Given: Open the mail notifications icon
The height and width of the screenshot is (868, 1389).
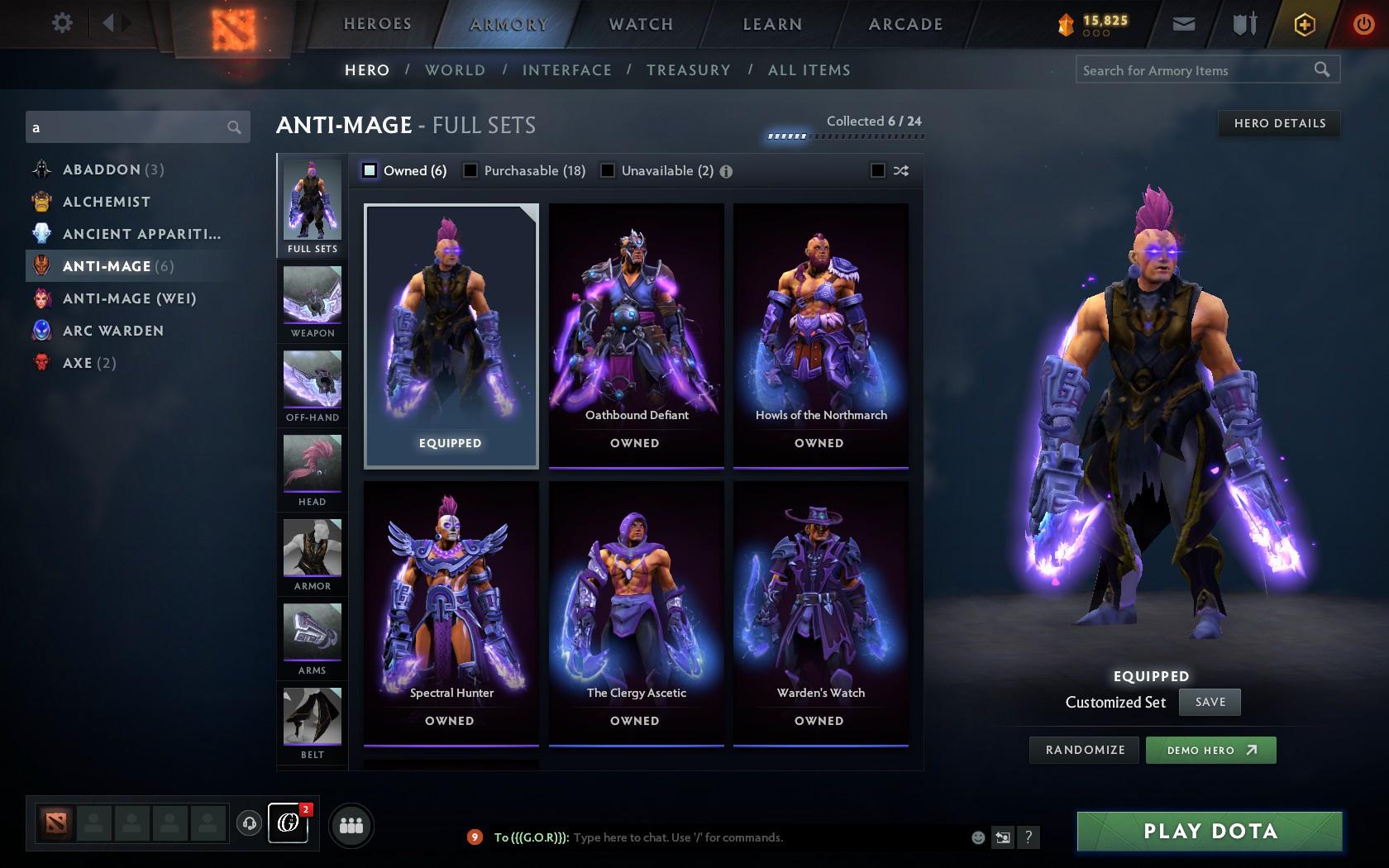Looking at the screenshot, I should coord(1184,23).
